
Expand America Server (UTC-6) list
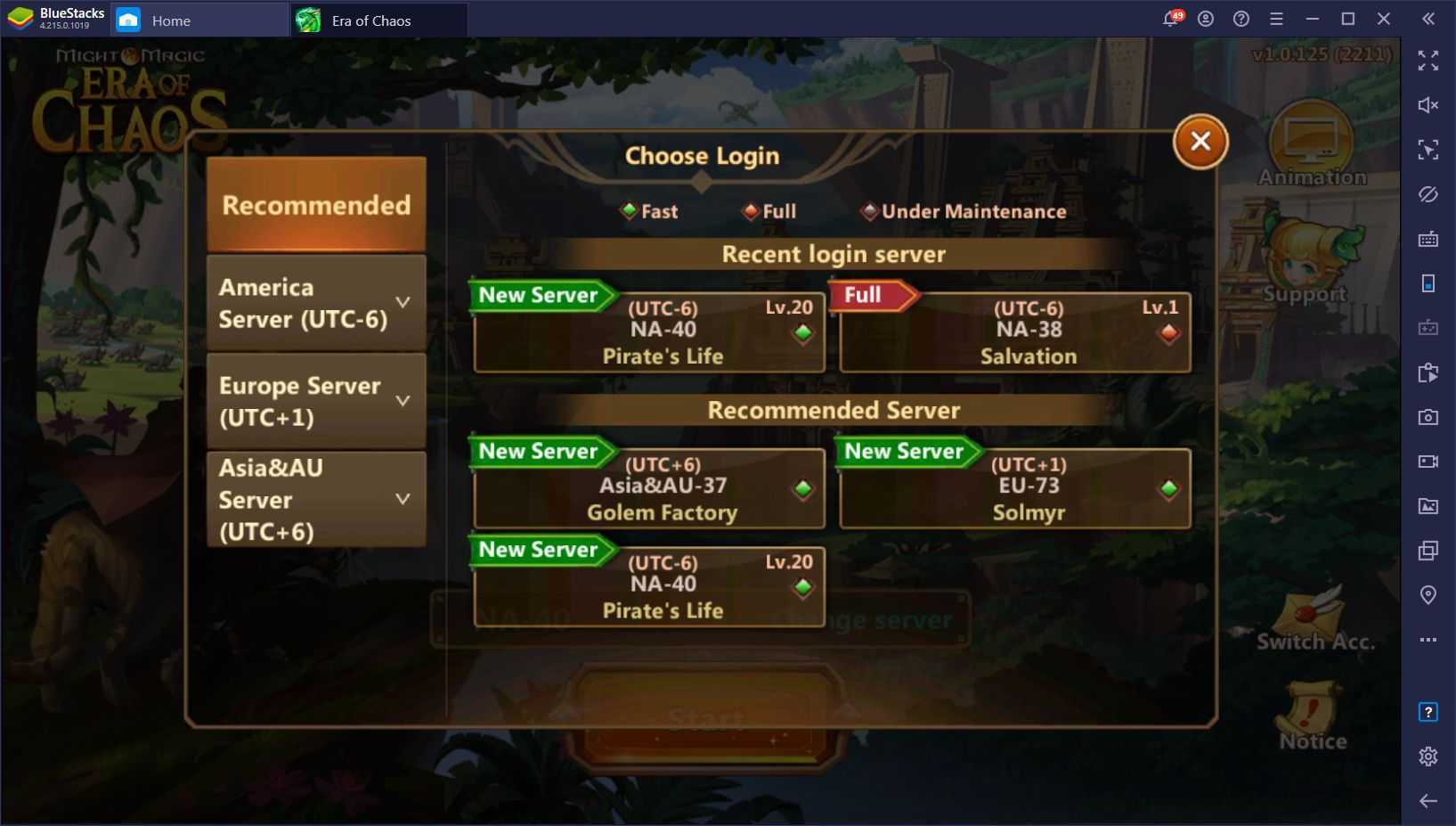click(316, 303)
